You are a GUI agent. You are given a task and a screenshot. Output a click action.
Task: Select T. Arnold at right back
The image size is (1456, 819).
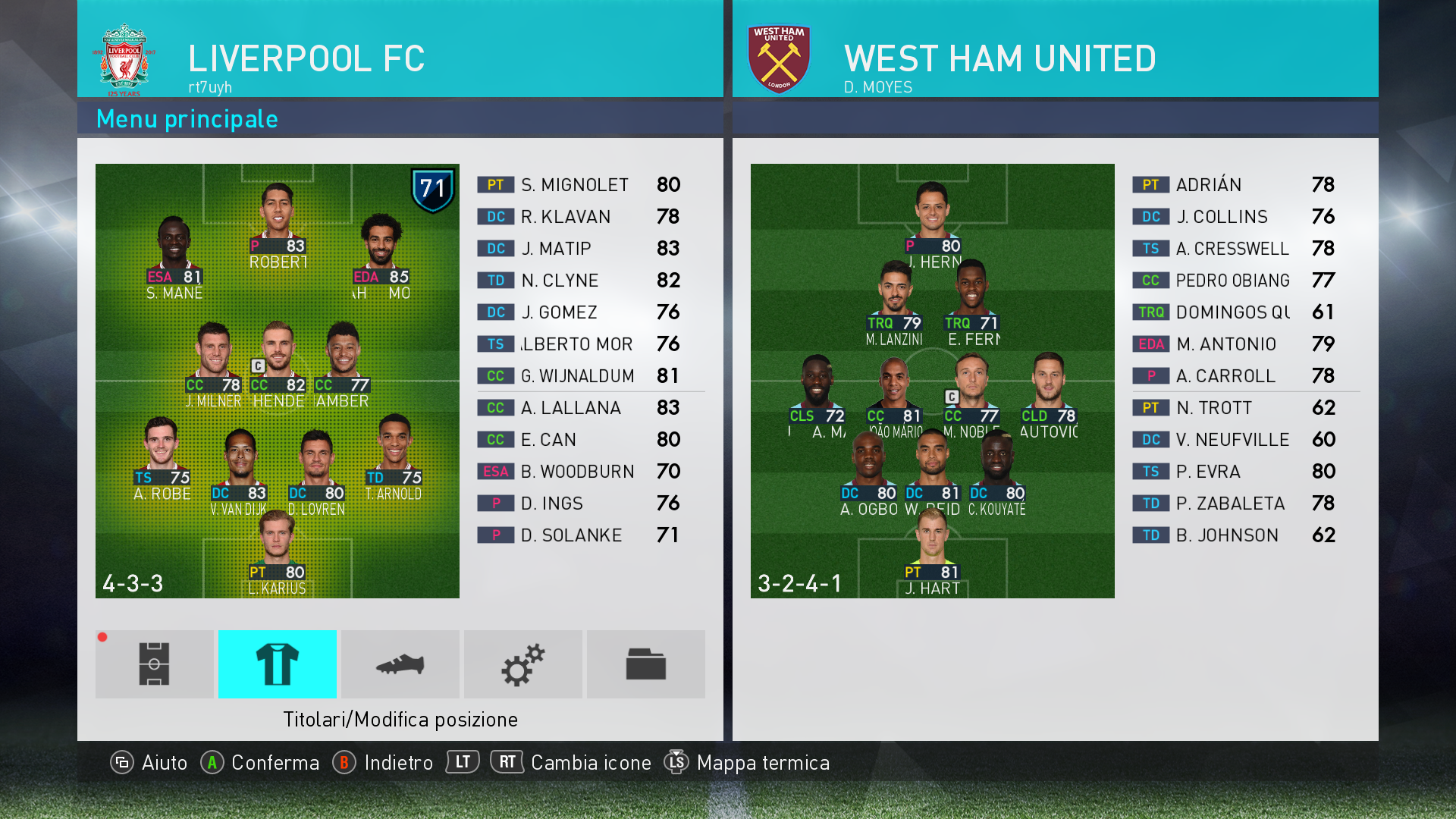[x=394, y=455]
